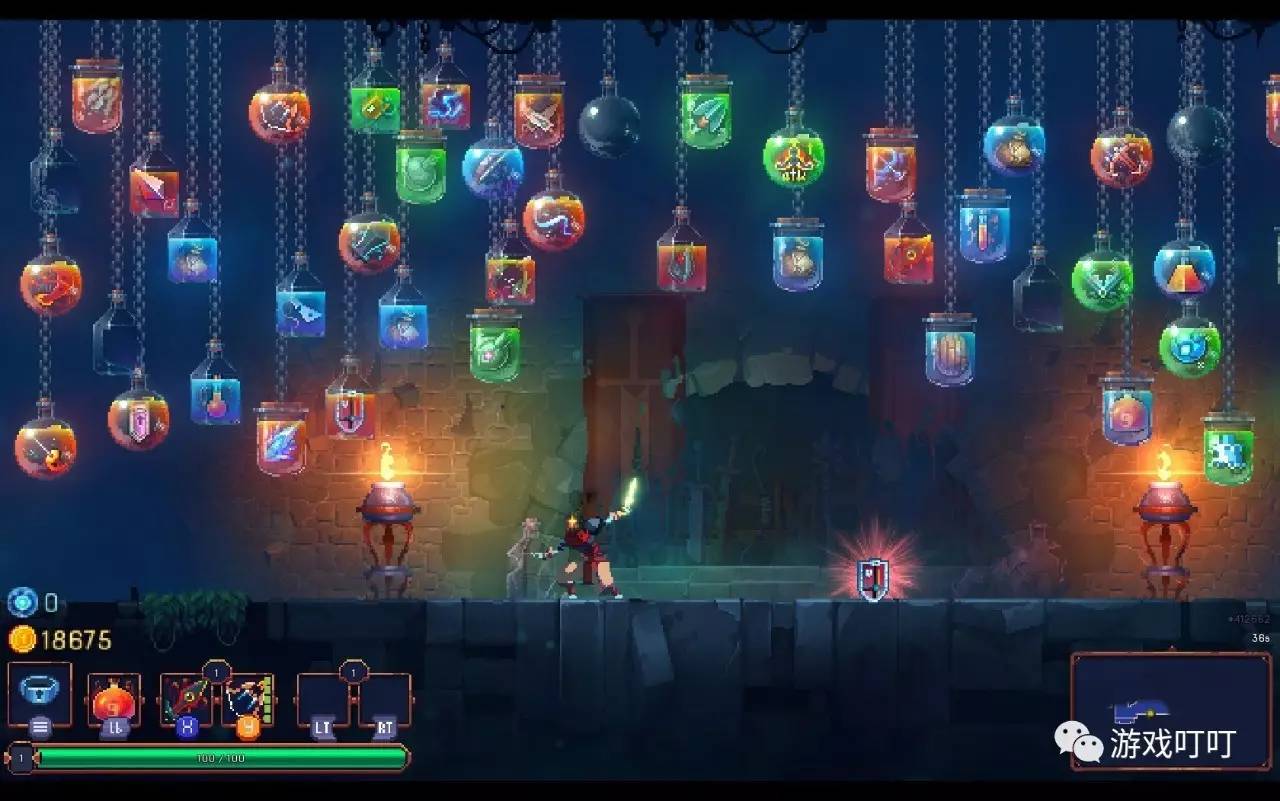The image size is (1280, 801).
Task: Choose the bow secondary weapon slot
Action: coord(246,699)
